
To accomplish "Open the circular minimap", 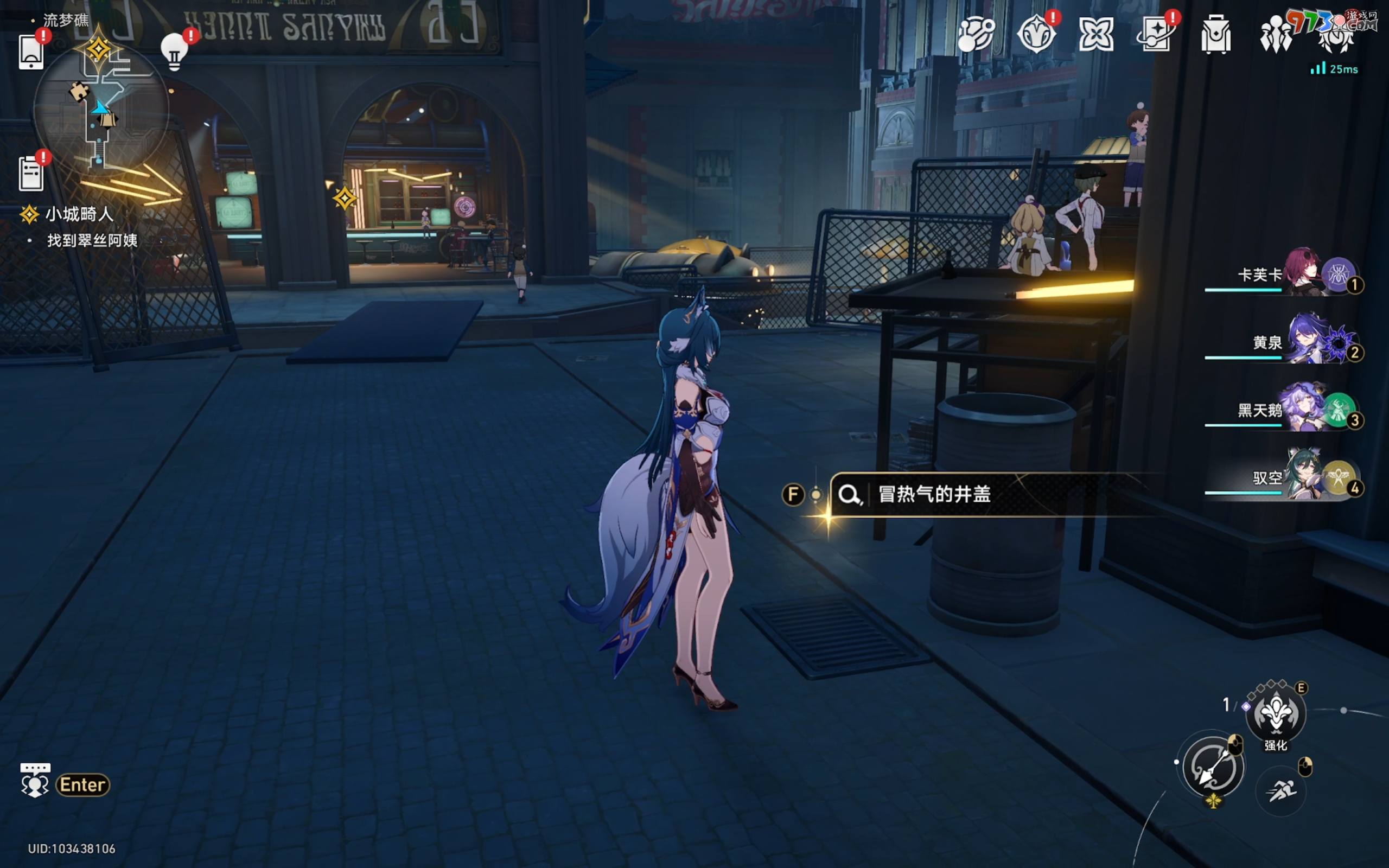I will point(101,107).
